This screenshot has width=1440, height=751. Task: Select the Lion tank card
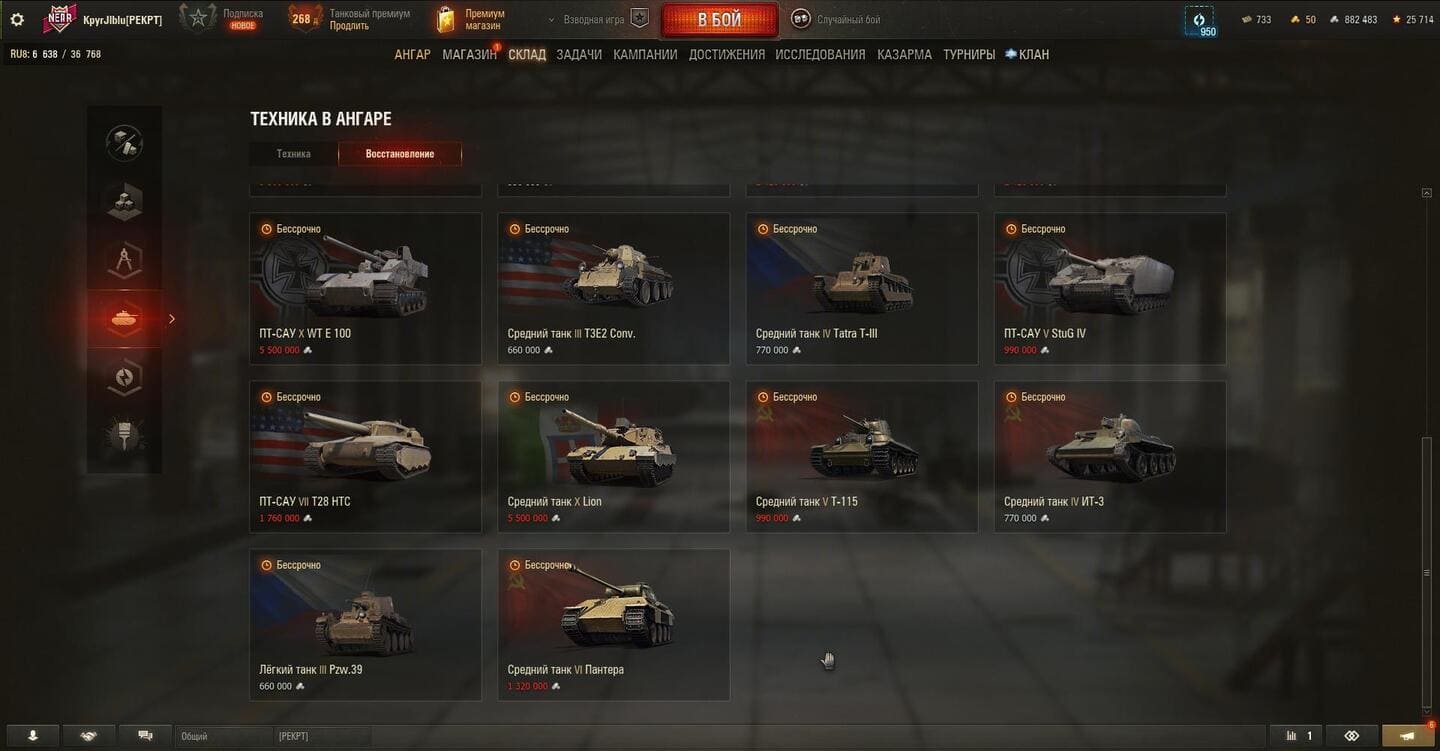(613, 456)
